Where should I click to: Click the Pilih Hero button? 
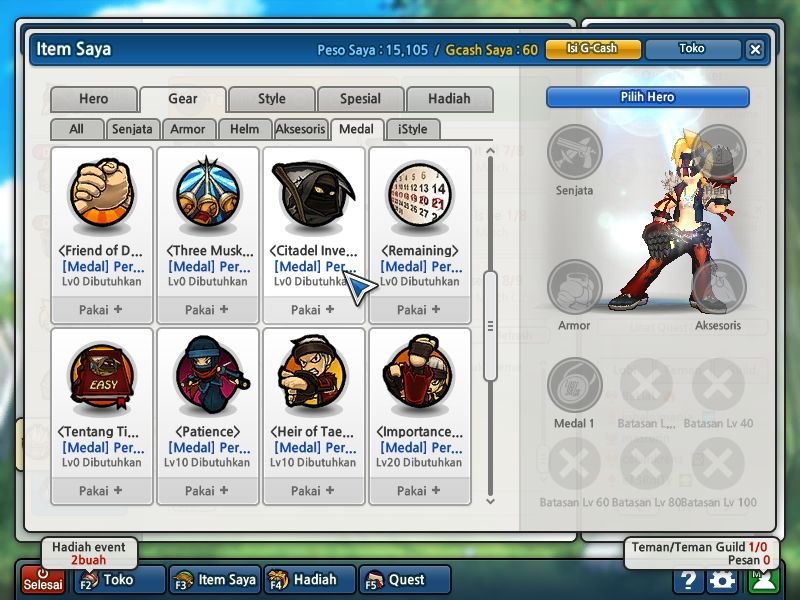(647, 97)
